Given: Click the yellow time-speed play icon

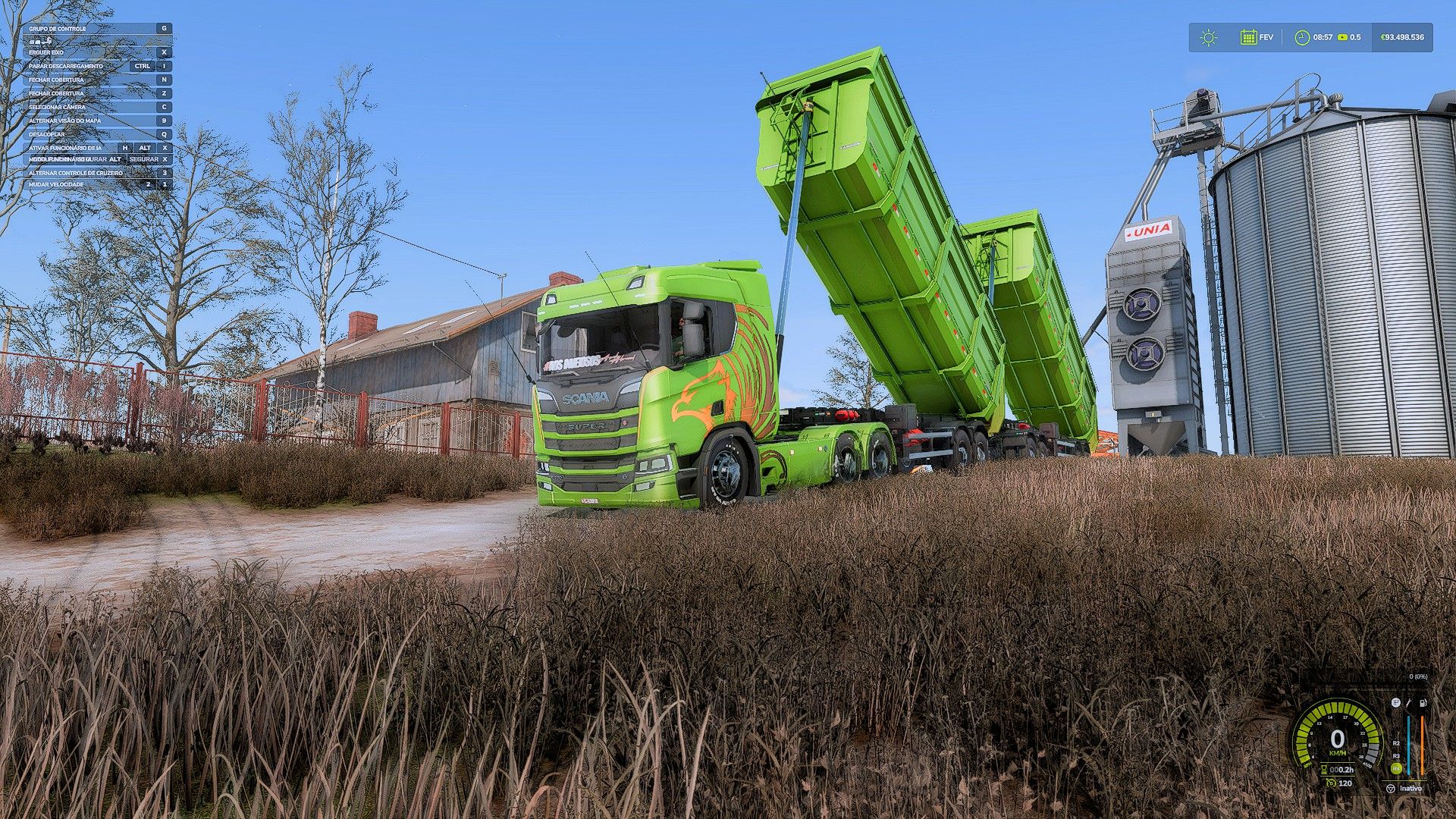Looking at the screenshot, I should [1343, 37].
